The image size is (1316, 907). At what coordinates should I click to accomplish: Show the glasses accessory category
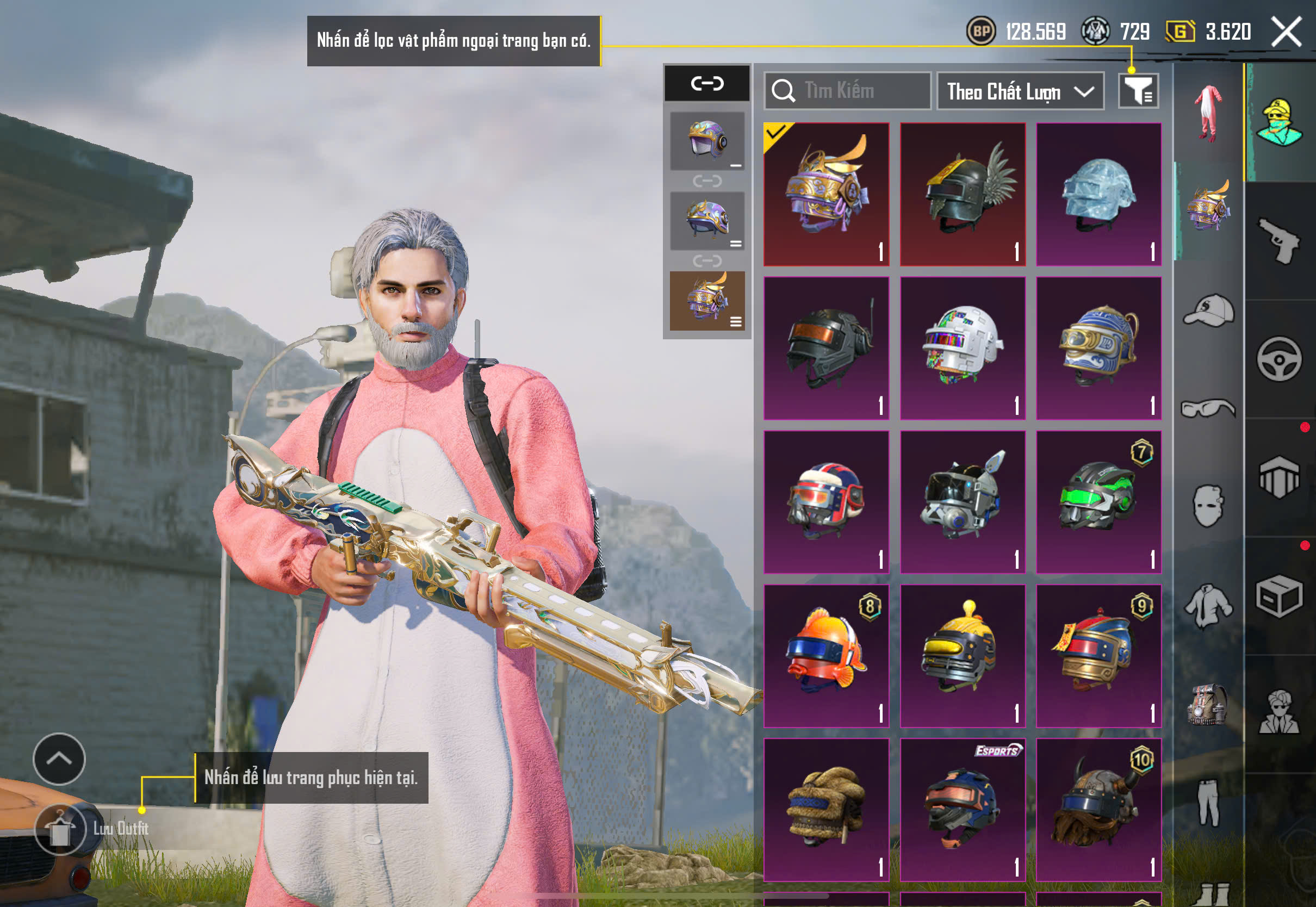(x=1209, y=408)
